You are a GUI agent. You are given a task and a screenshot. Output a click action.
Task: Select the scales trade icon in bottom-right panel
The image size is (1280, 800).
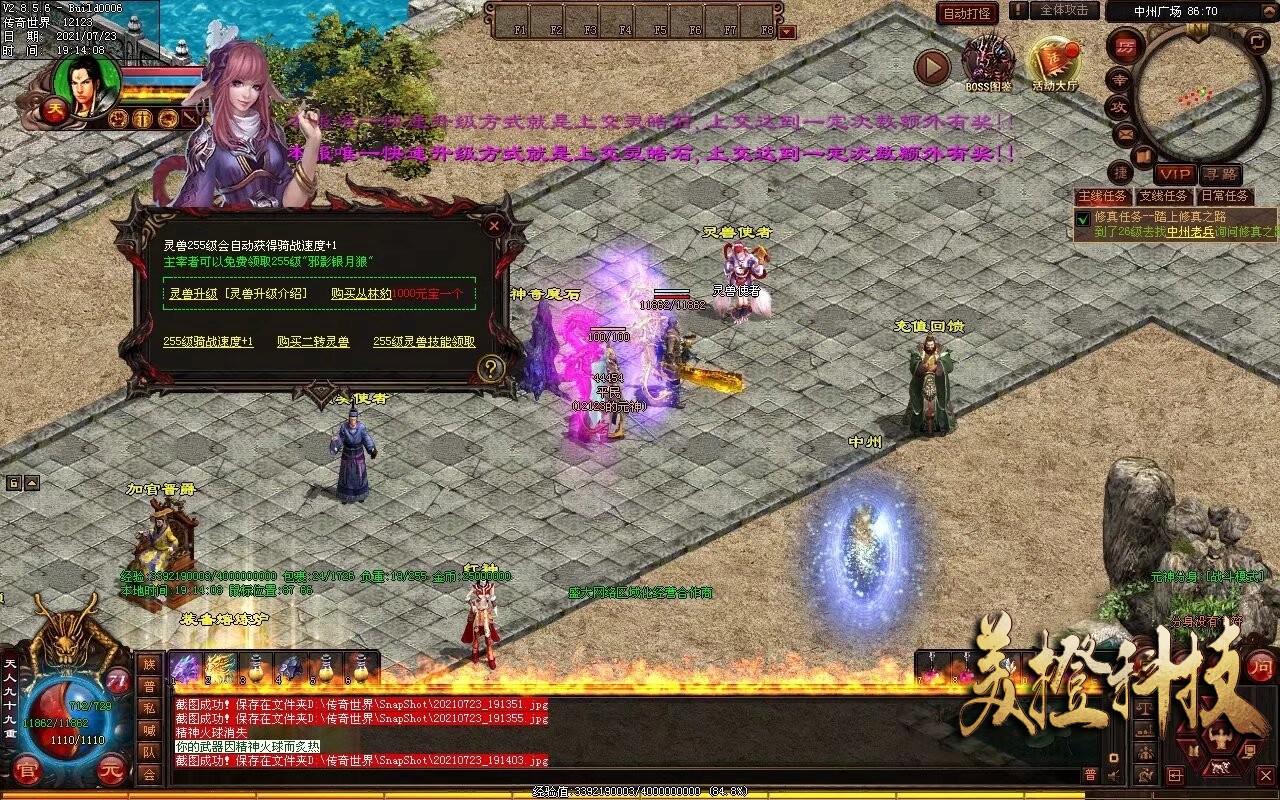coord(1144,709)
